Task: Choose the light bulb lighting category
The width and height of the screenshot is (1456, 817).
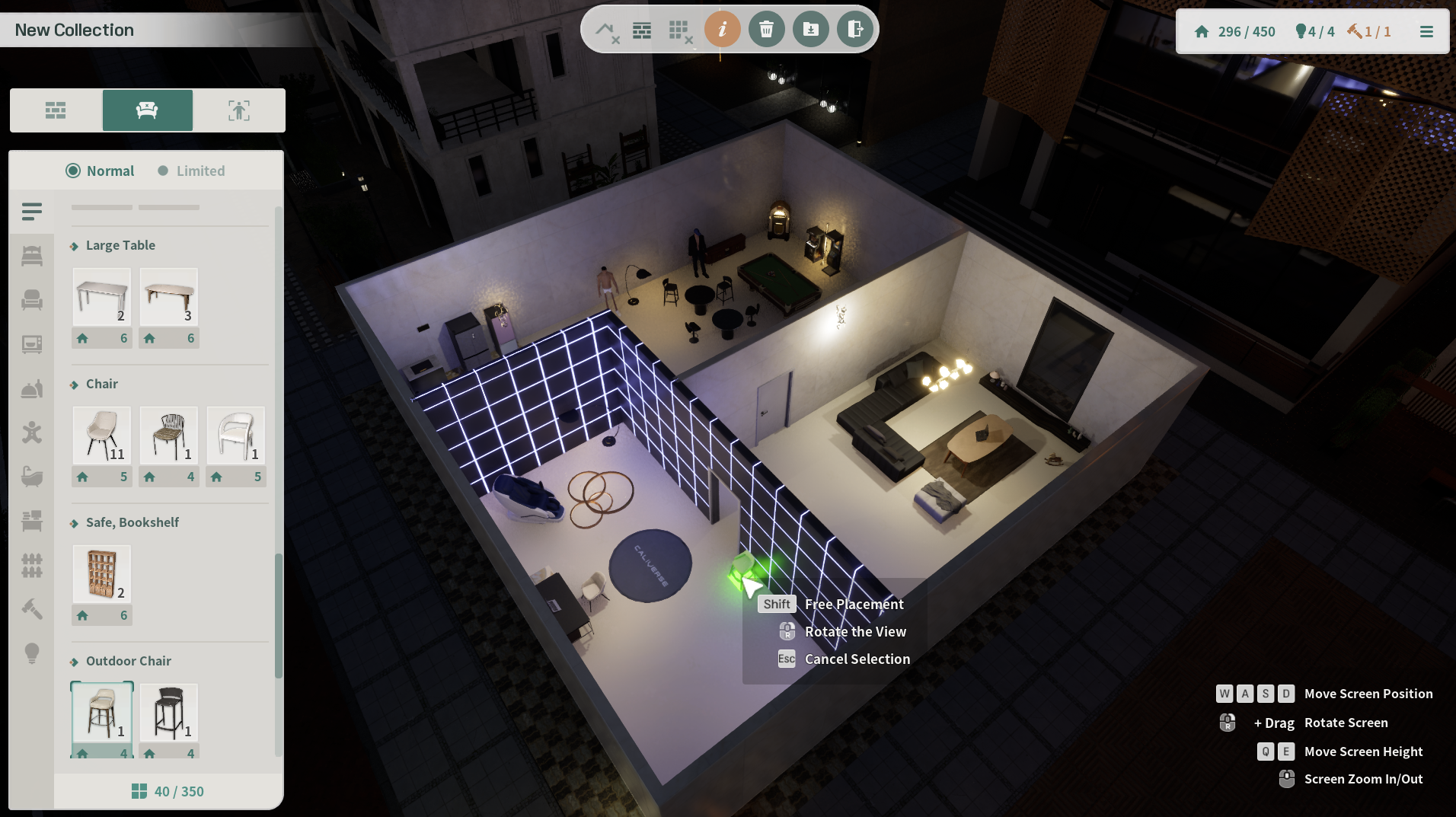Action: (x=32, y=653)
